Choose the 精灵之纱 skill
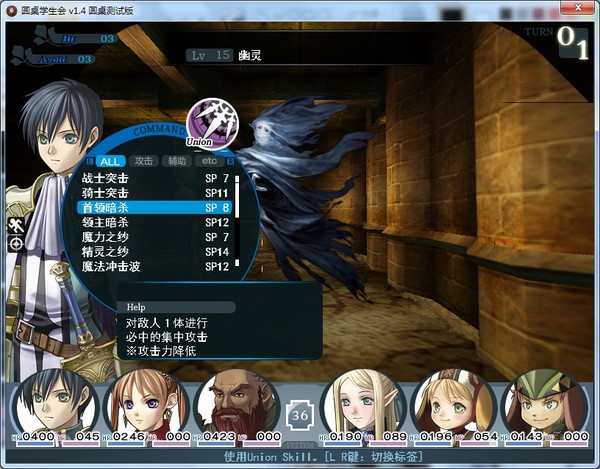 (x=155, y=252)
